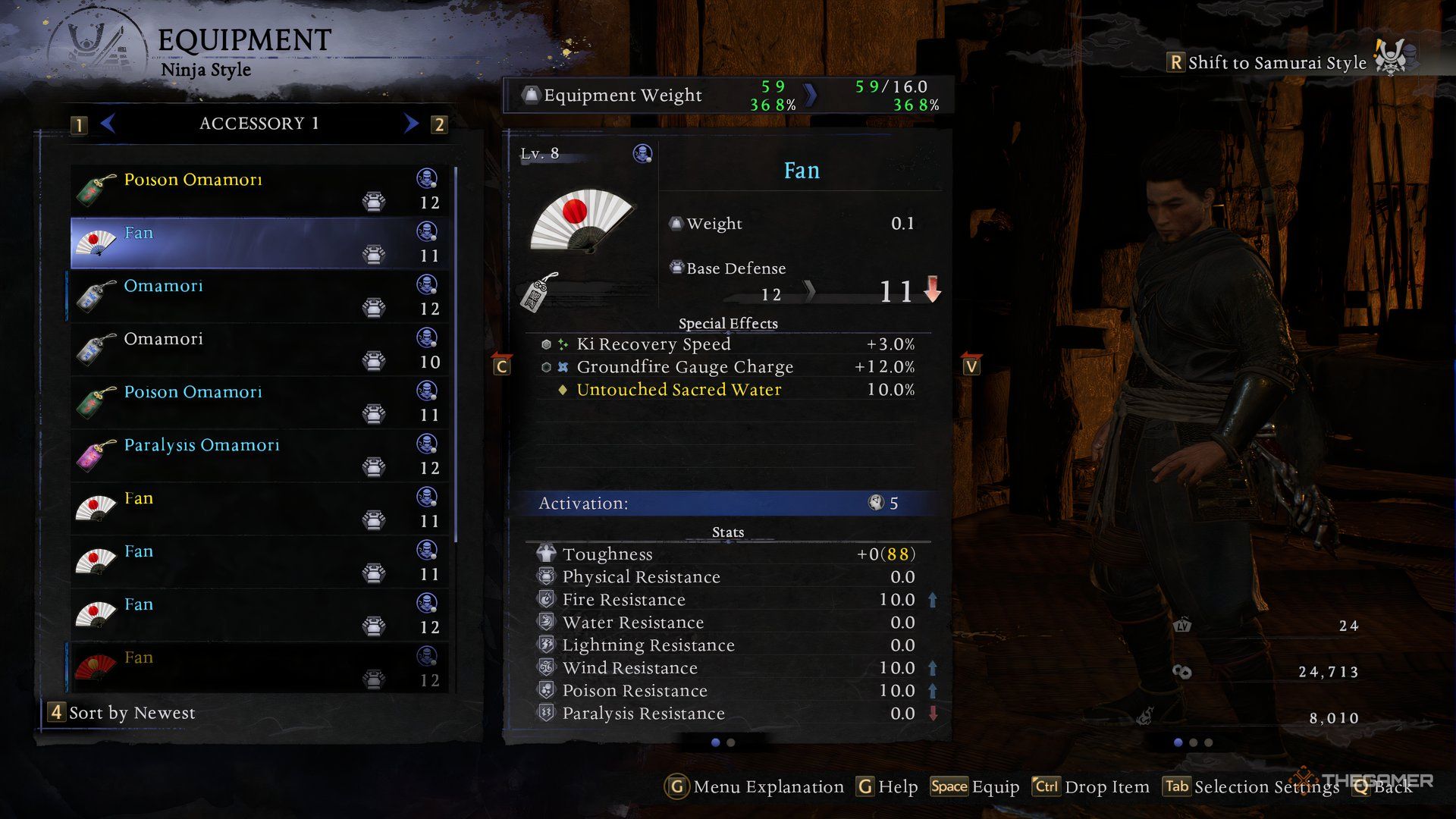Choose Drop Item

(x=1090, y=787)
